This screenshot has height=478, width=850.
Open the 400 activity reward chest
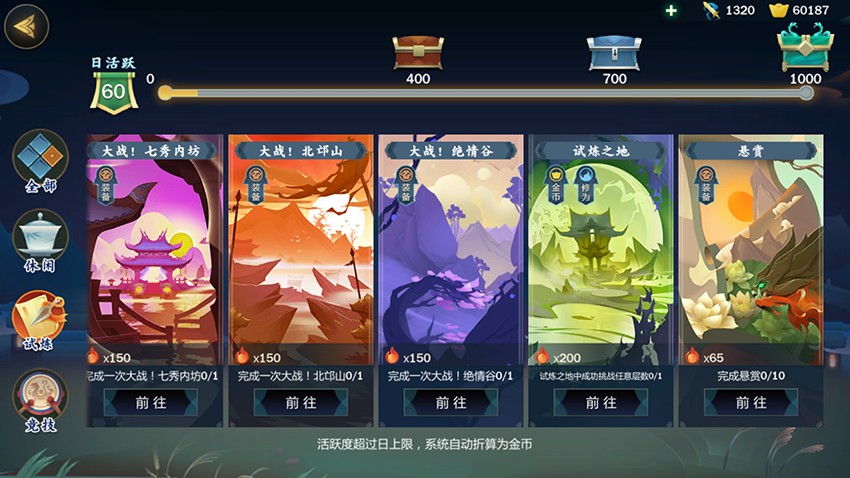(x=418, y=50)
